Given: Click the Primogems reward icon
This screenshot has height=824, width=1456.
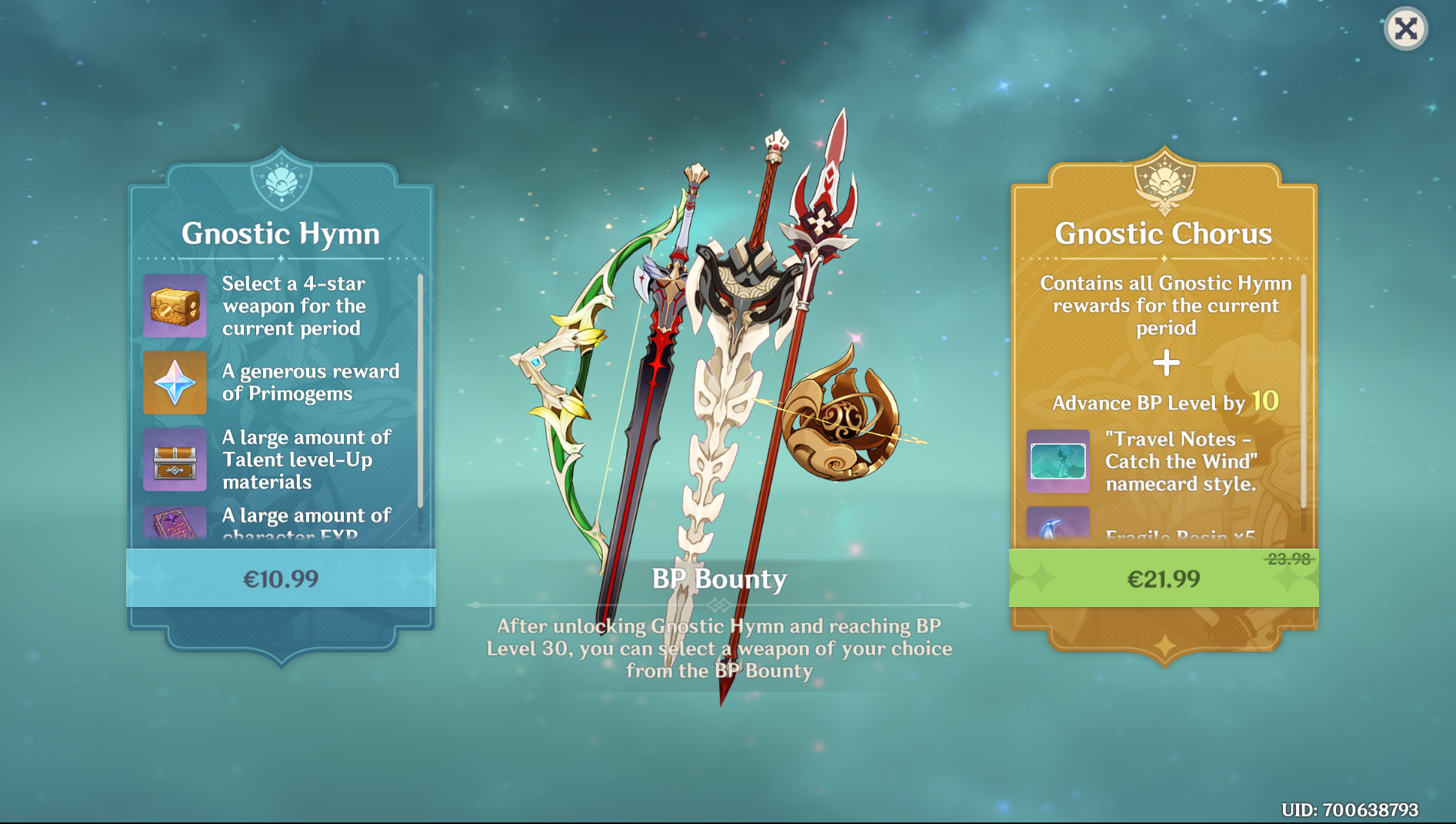Looking at the screenshot, I should (175, 382).
